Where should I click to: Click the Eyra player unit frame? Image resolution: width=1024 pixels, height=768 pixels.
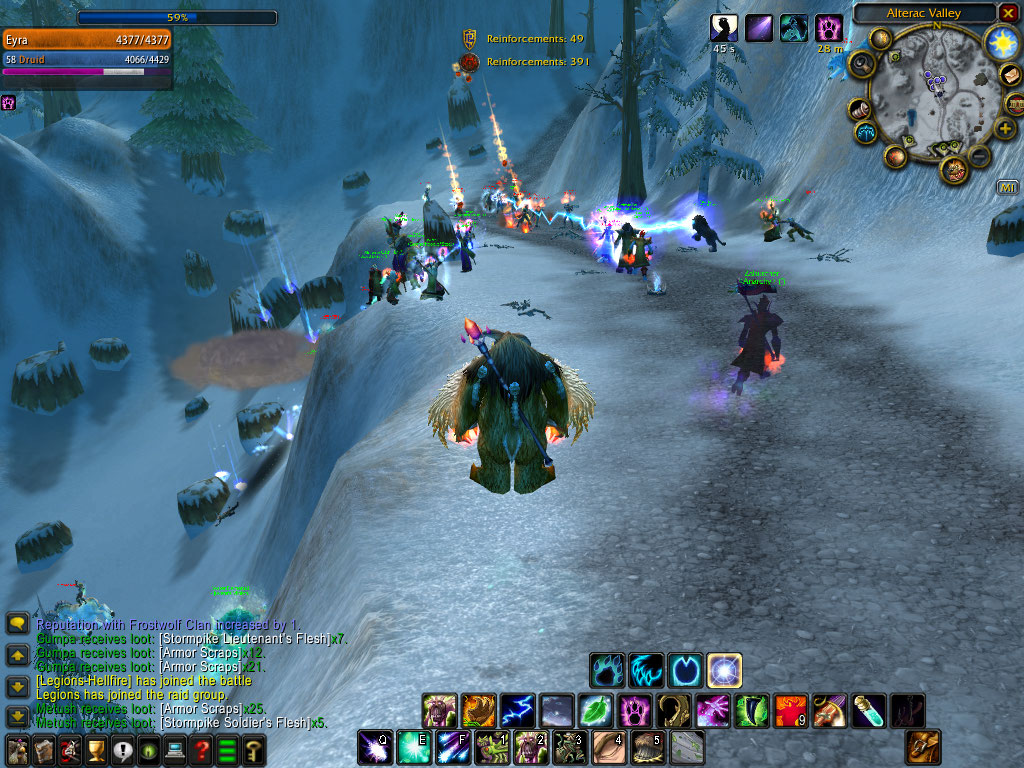(x=88, y=40)
